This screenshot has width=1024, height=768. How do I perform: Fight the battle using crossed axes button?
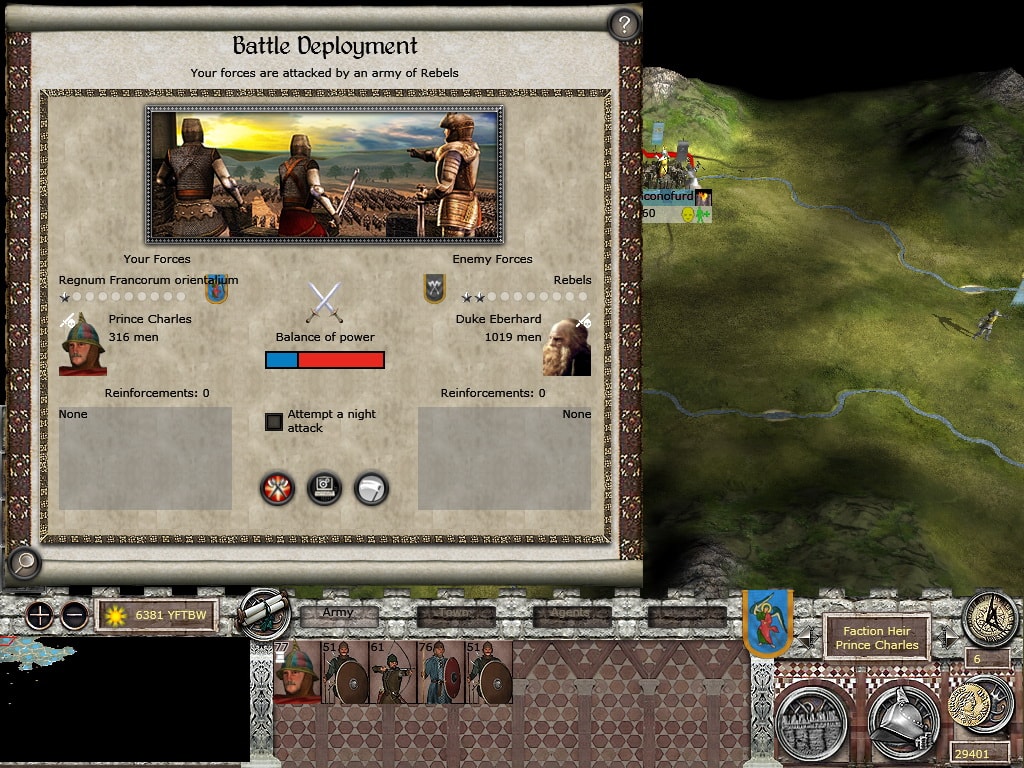pos(277,488)
